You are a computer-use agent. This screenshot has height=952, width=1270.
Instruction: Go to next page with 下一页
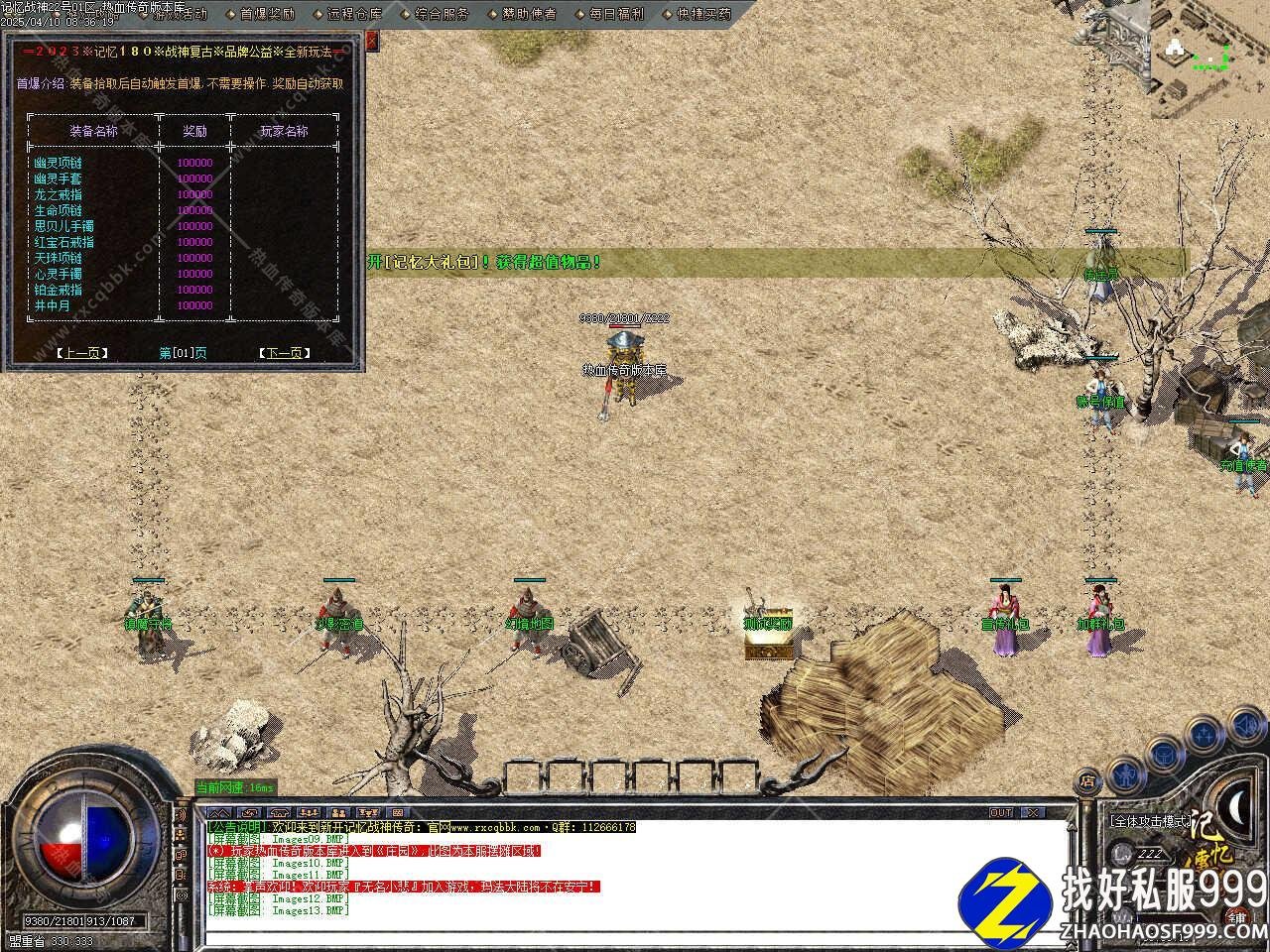(x=285, y=353)
